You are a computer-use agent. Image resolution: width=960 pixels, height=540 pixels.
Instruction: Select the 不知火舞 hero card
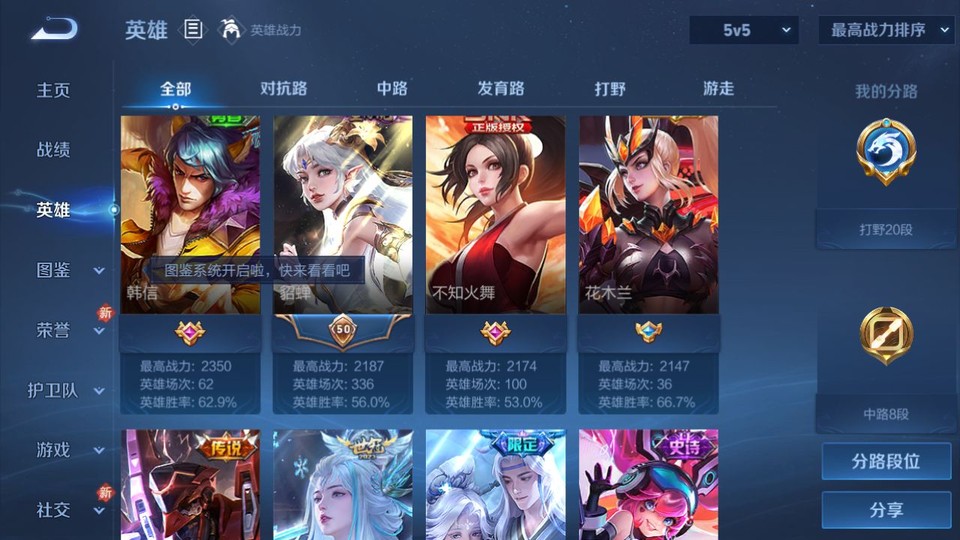495,215
